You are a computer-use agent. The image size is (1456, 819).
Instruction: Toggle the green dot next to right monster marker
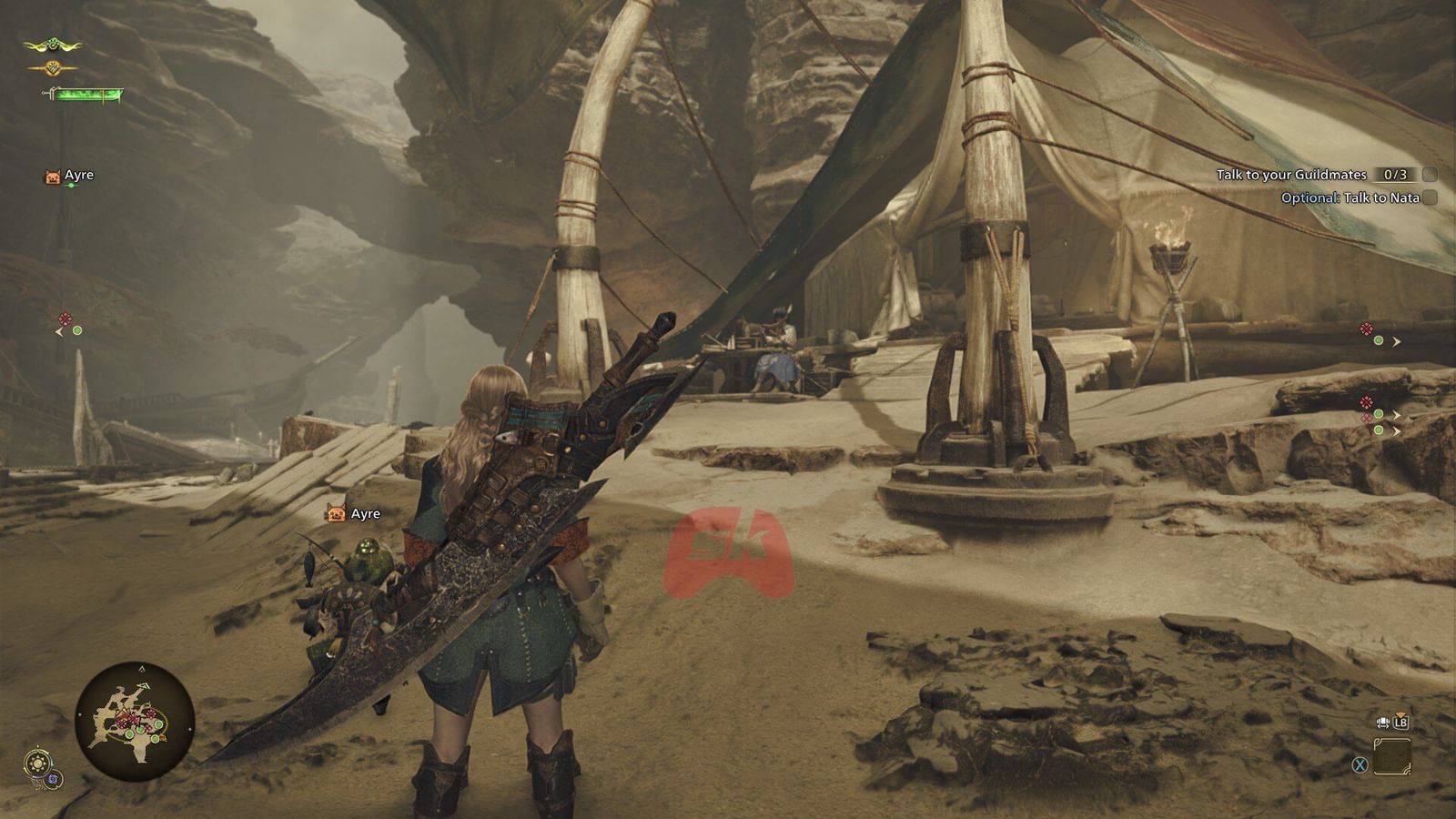point(1379,340)
